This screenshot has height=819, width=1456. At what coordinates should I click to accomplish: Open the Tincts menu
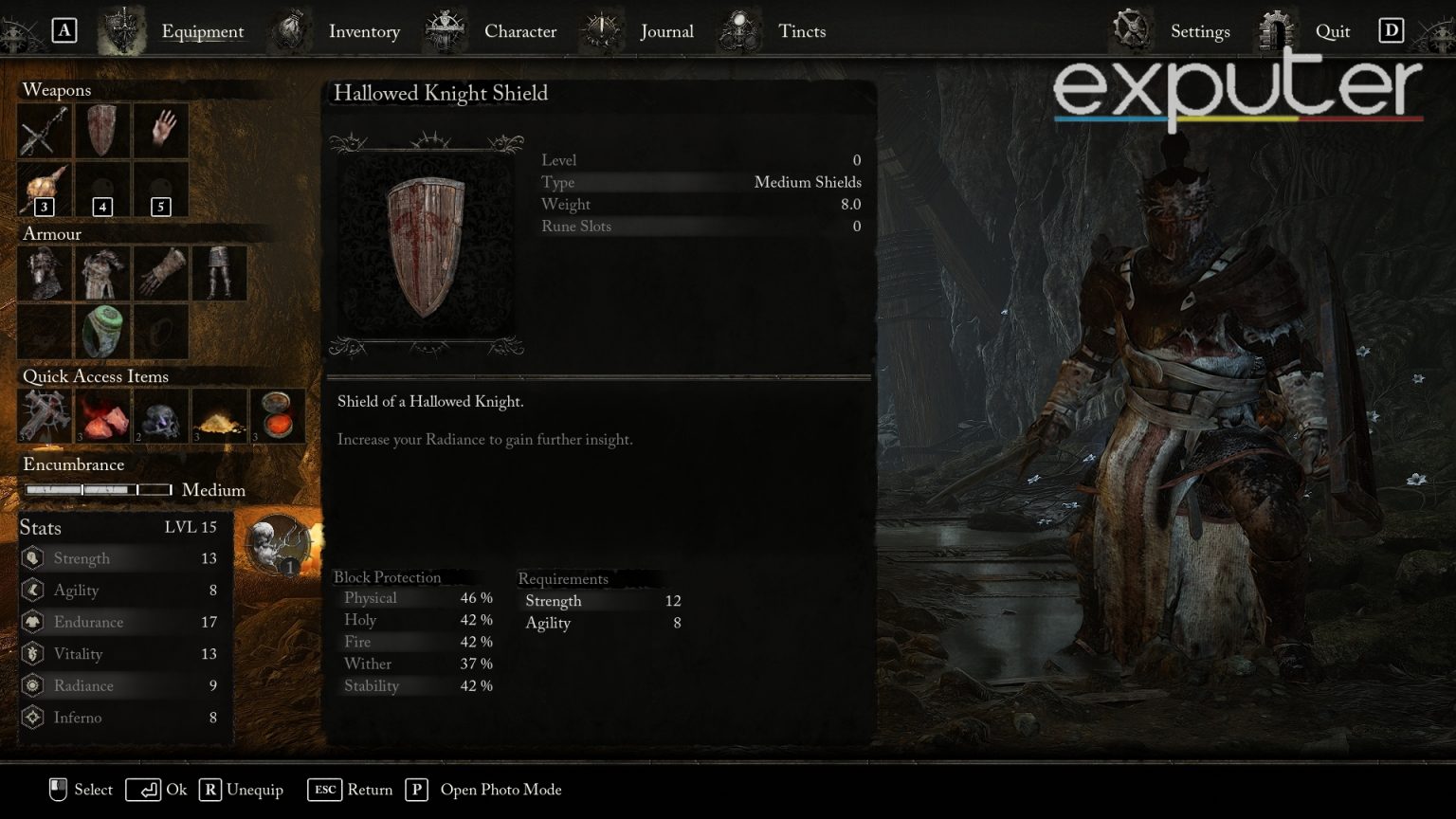point(802,31)
